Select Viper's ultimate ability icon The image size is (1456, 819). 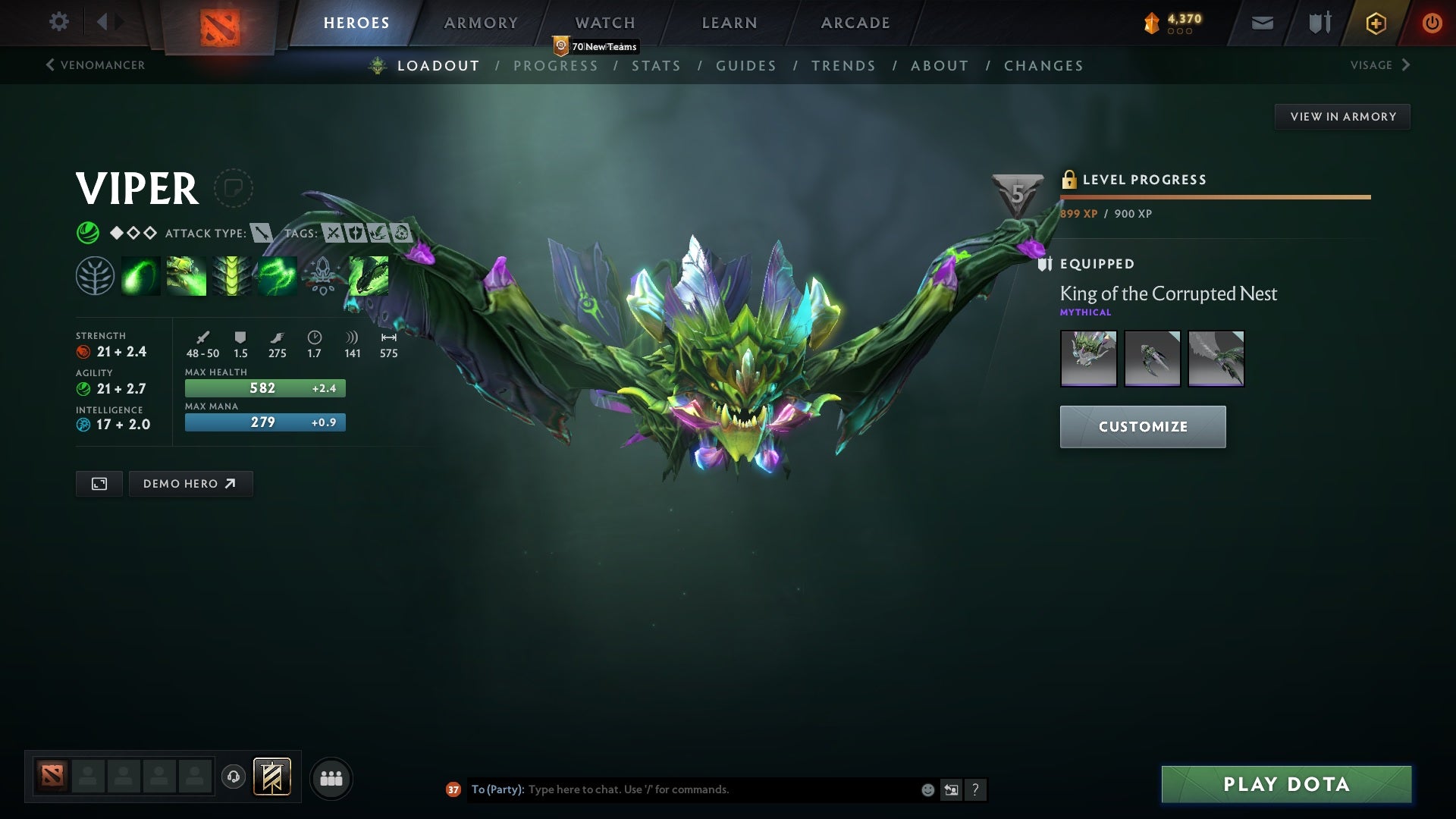pyautogui.click(x=368, y=275)
